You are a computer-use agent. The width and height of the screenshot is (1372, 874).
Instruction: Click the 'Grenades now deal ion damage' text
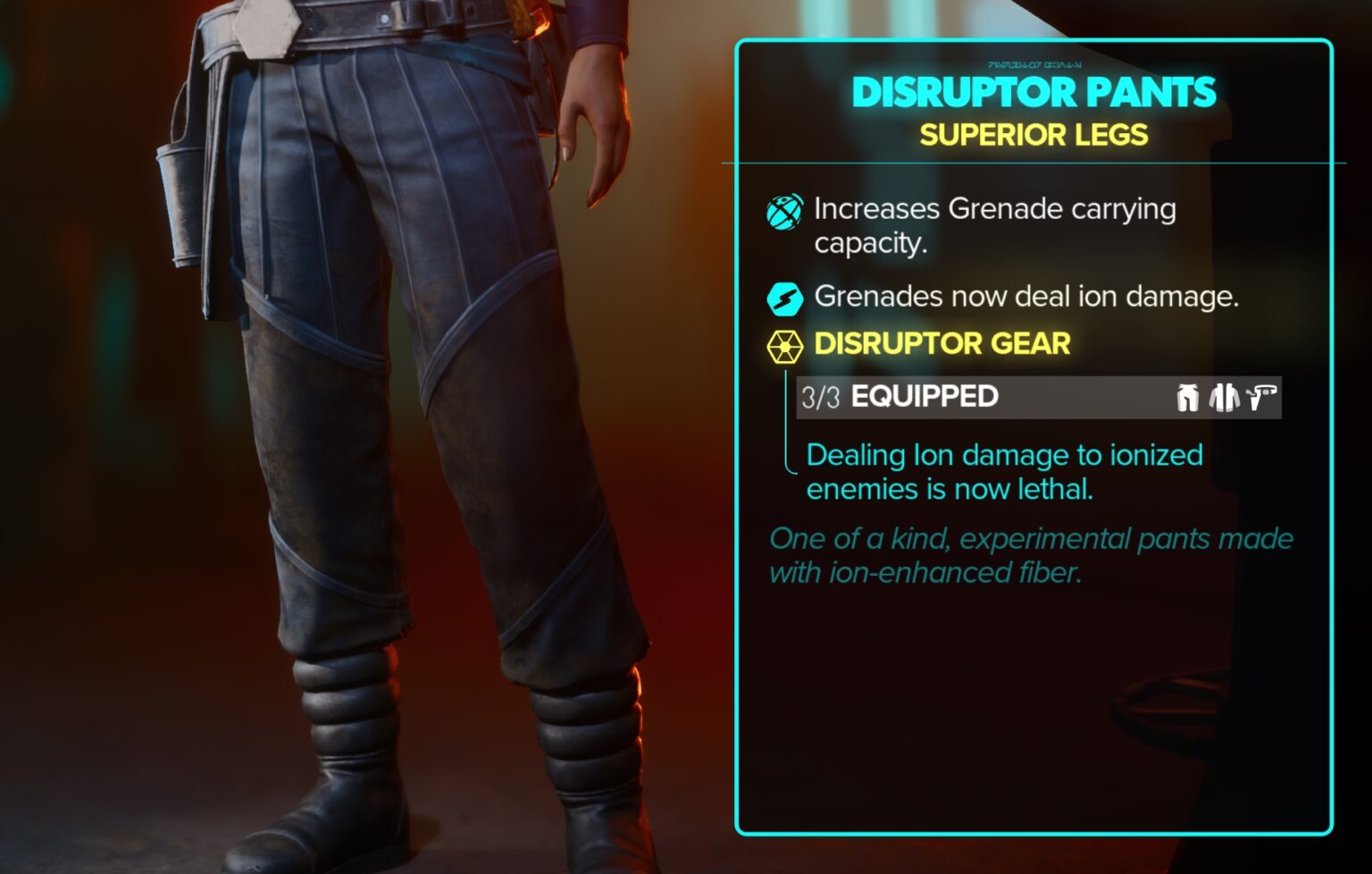(1027, 296)
